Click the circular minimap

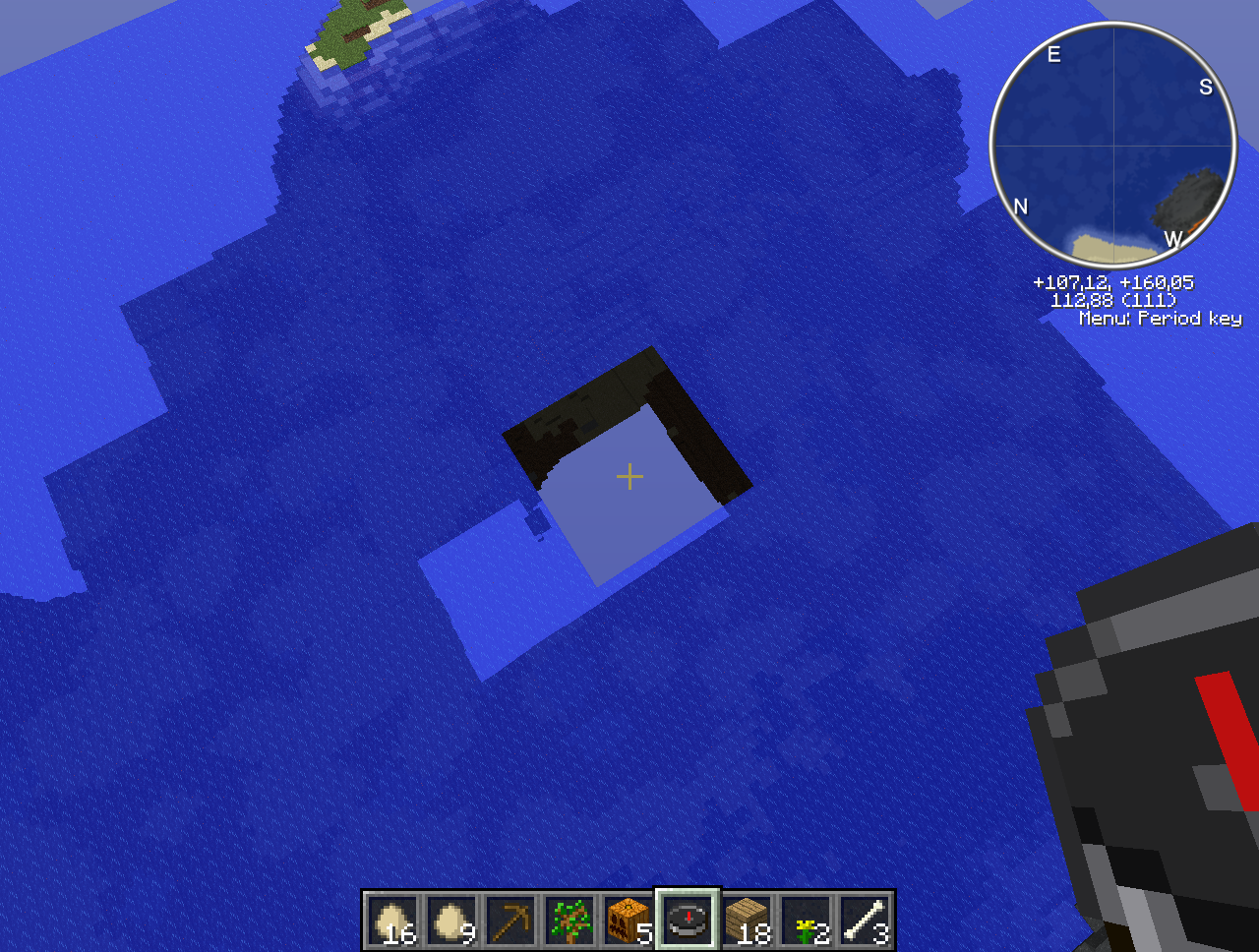click(x=1112, y=146)
